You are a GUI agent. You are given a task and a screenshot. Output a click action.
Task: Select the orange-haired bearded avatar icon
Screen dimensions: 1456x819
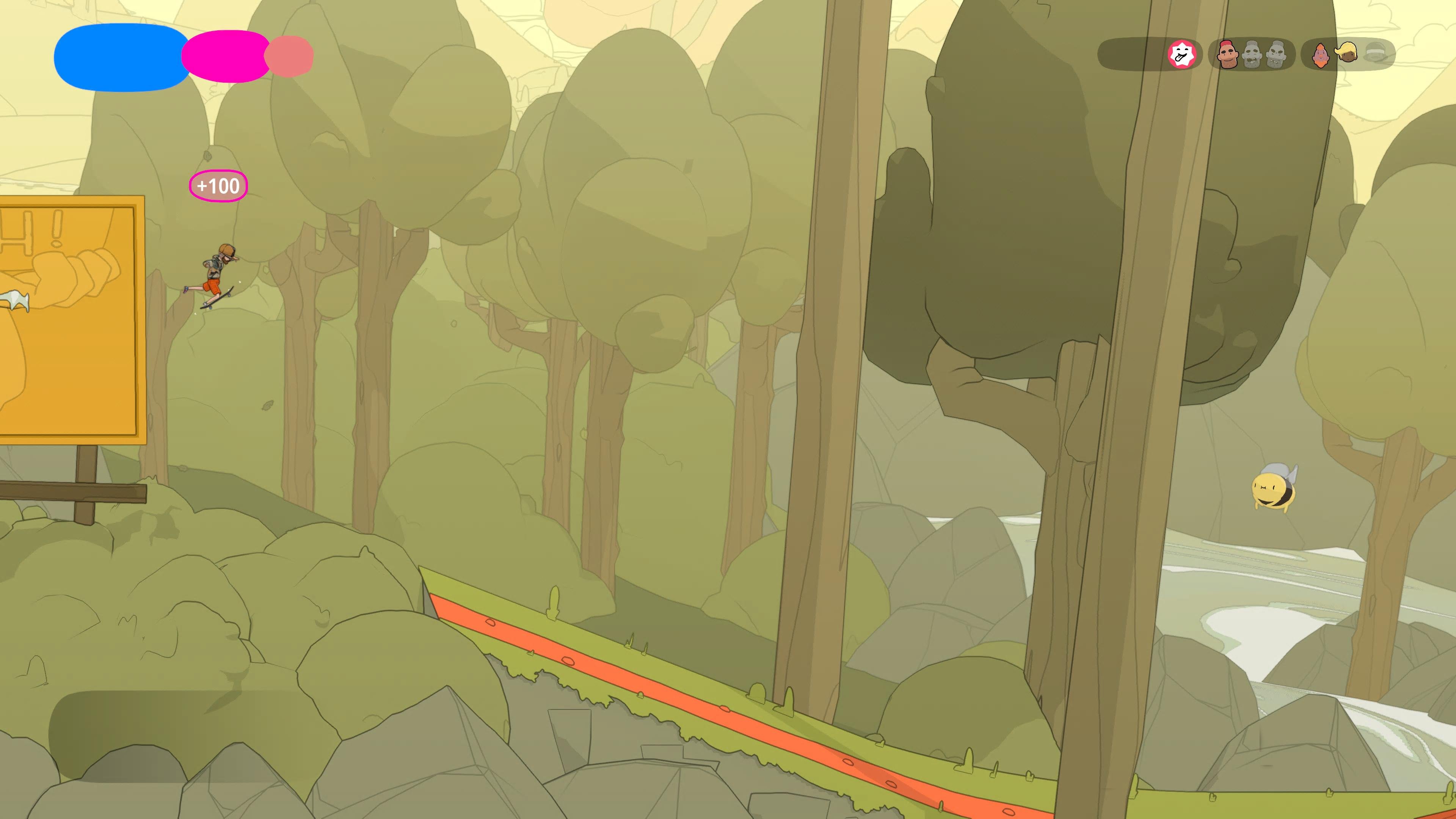[1321, 55]
